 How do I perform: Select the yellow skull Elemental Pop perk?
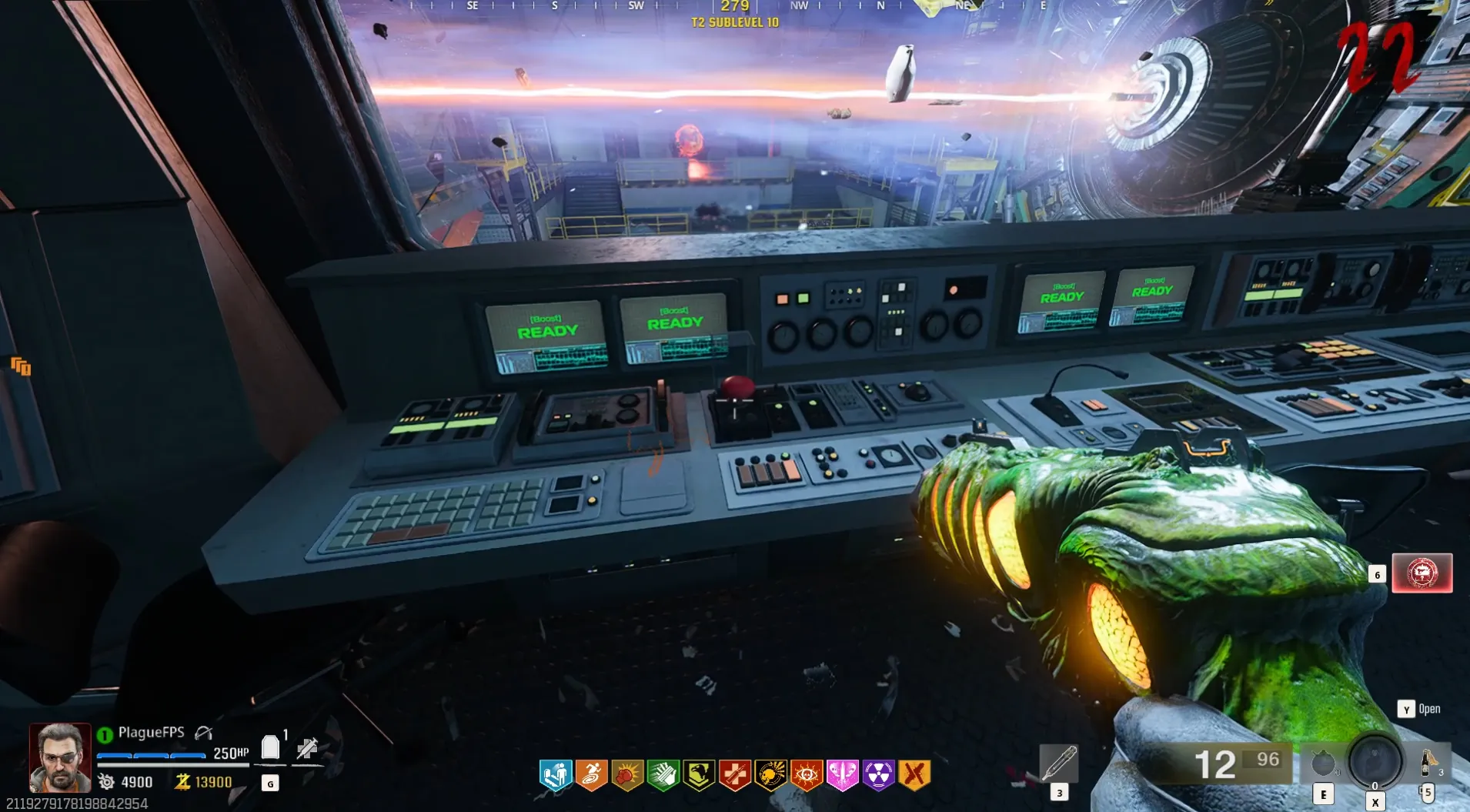click(770, 774)
